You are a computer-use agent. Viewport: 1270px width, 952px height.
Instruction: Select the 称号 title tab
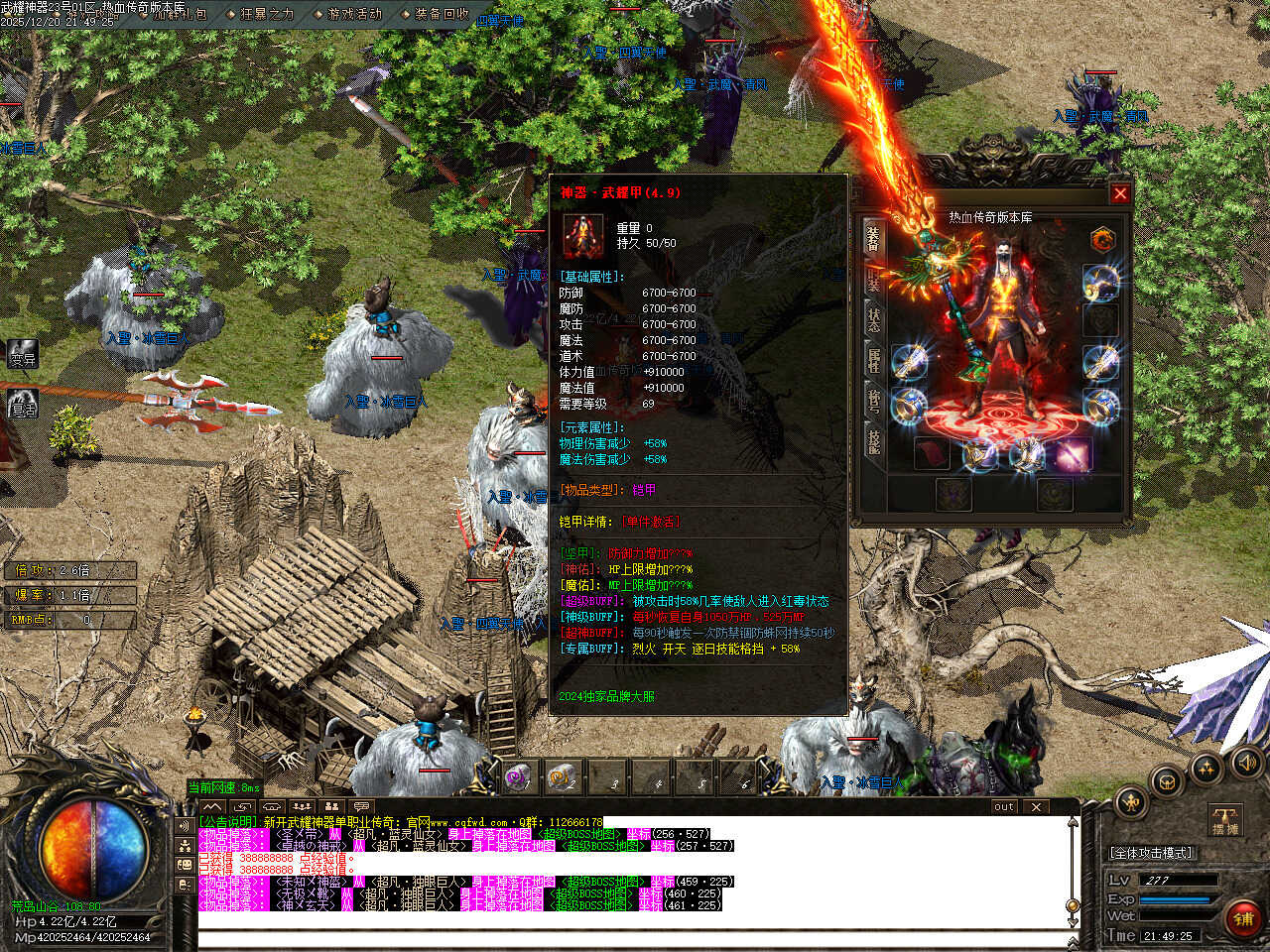click(x=873, y=400)
